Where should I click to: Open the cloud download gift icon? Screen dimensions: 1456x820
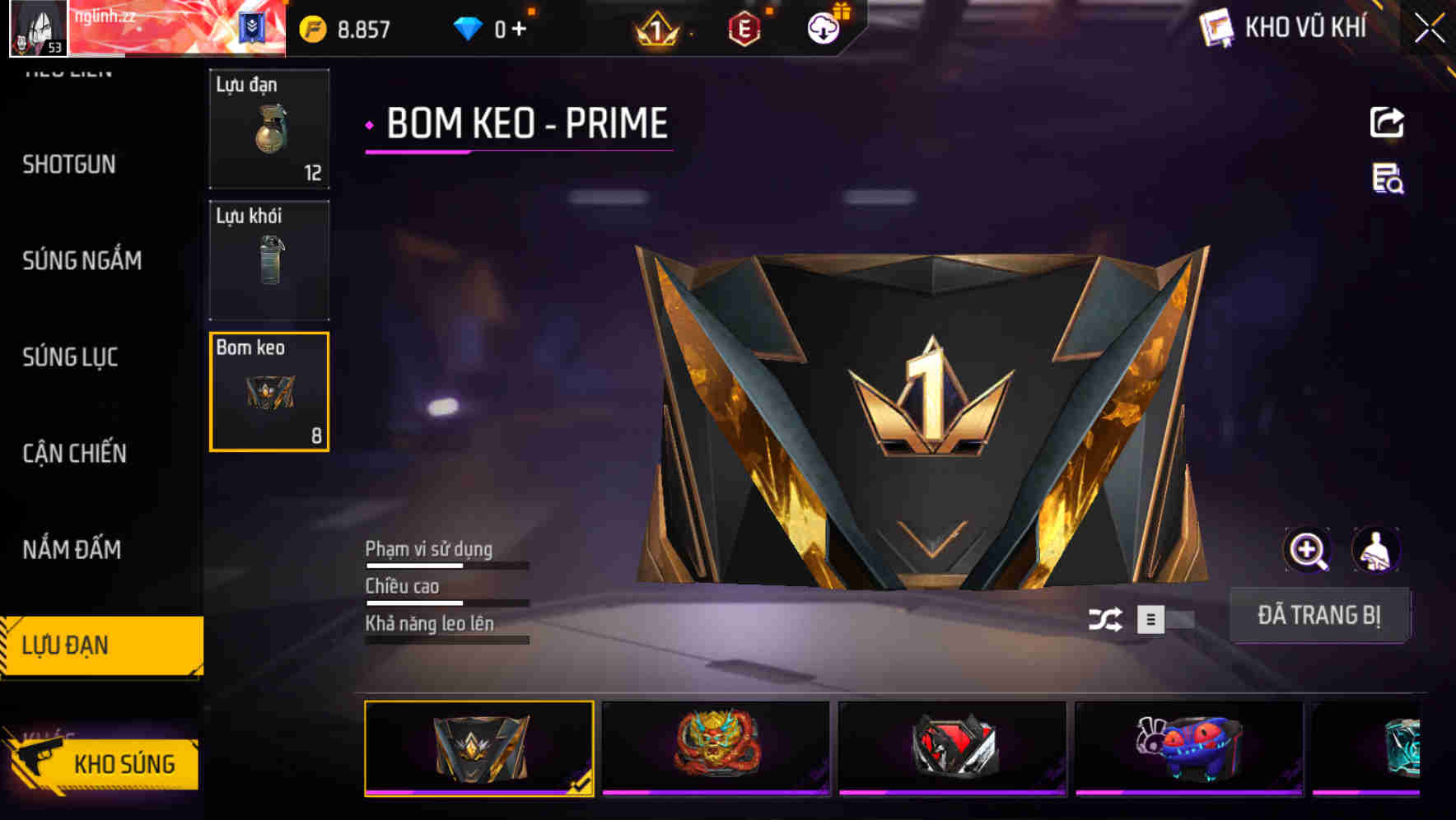[823, 27]
